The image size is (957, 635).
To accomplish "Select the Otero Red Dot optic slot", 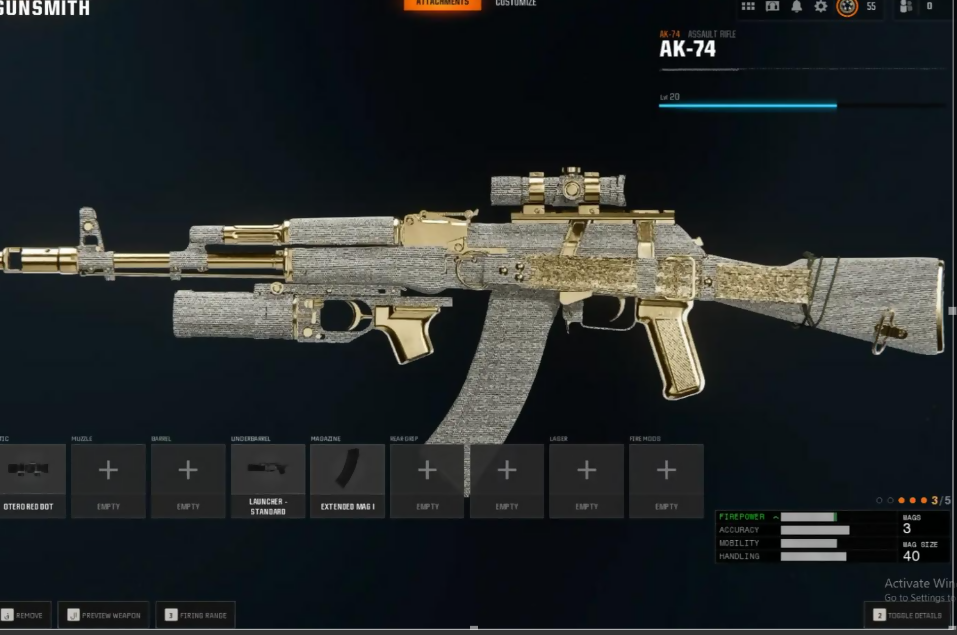I will pos(32,481).
